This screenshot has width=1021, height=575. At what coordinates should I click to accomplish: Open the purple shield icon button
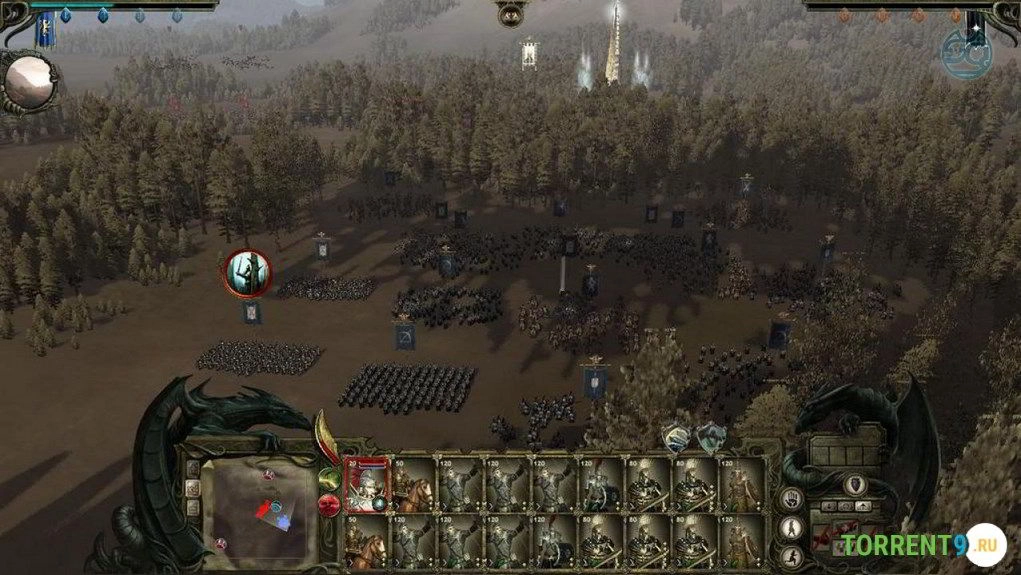coord(855,485)
